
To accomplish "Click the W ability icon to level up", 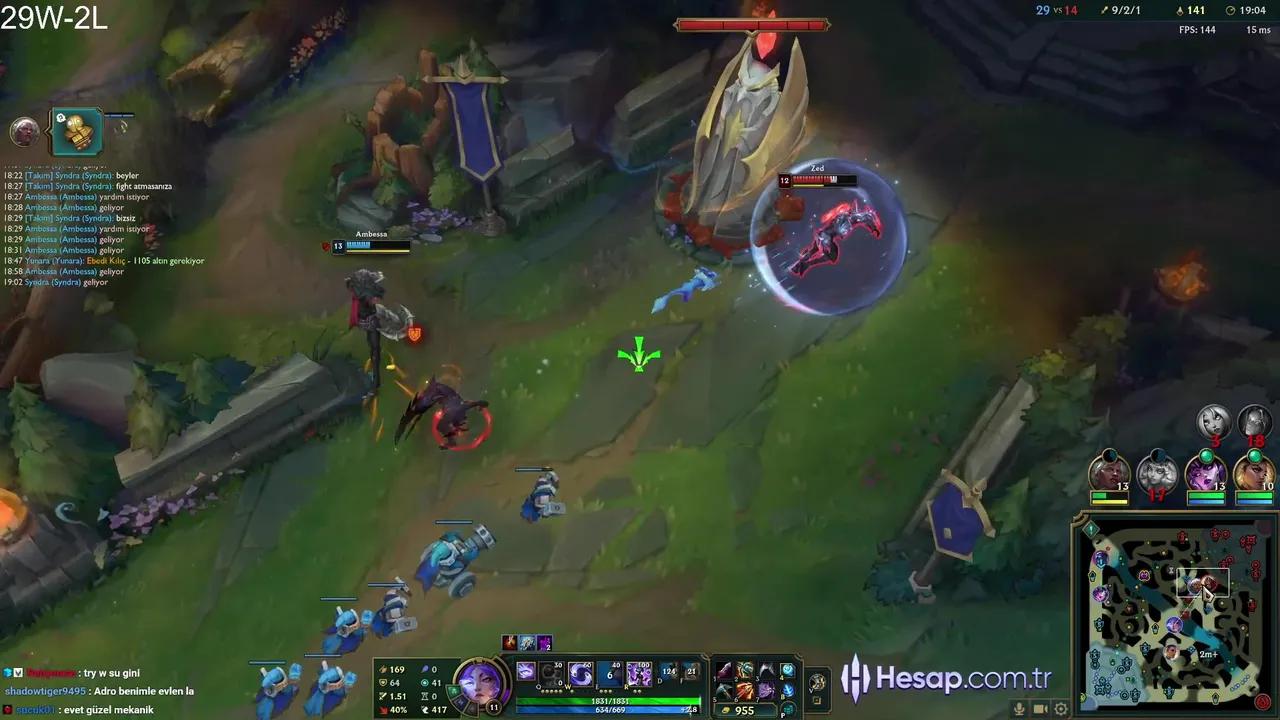I will coord(579,672).
